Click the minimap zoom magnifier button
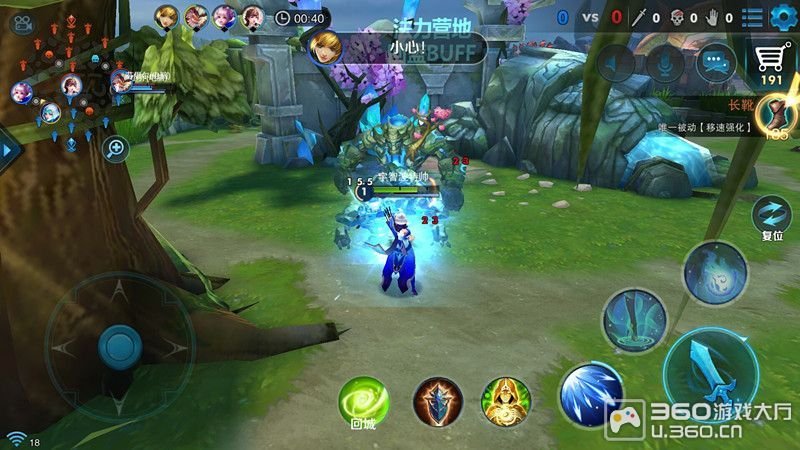Viewport: 800px width, 450px height. [x=116, y=149]
